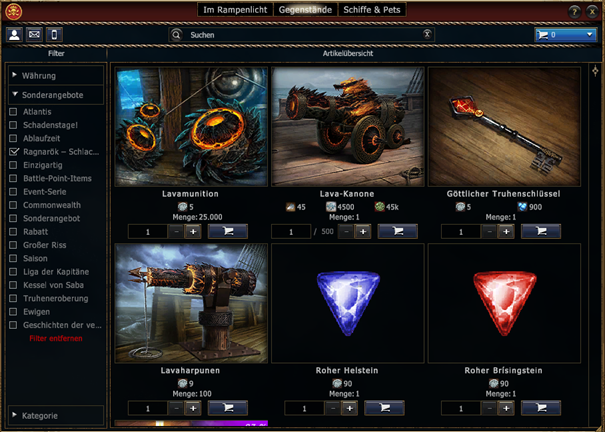
Task: Enable the Battle-Point-Items filter
Action: pos(14,176)
